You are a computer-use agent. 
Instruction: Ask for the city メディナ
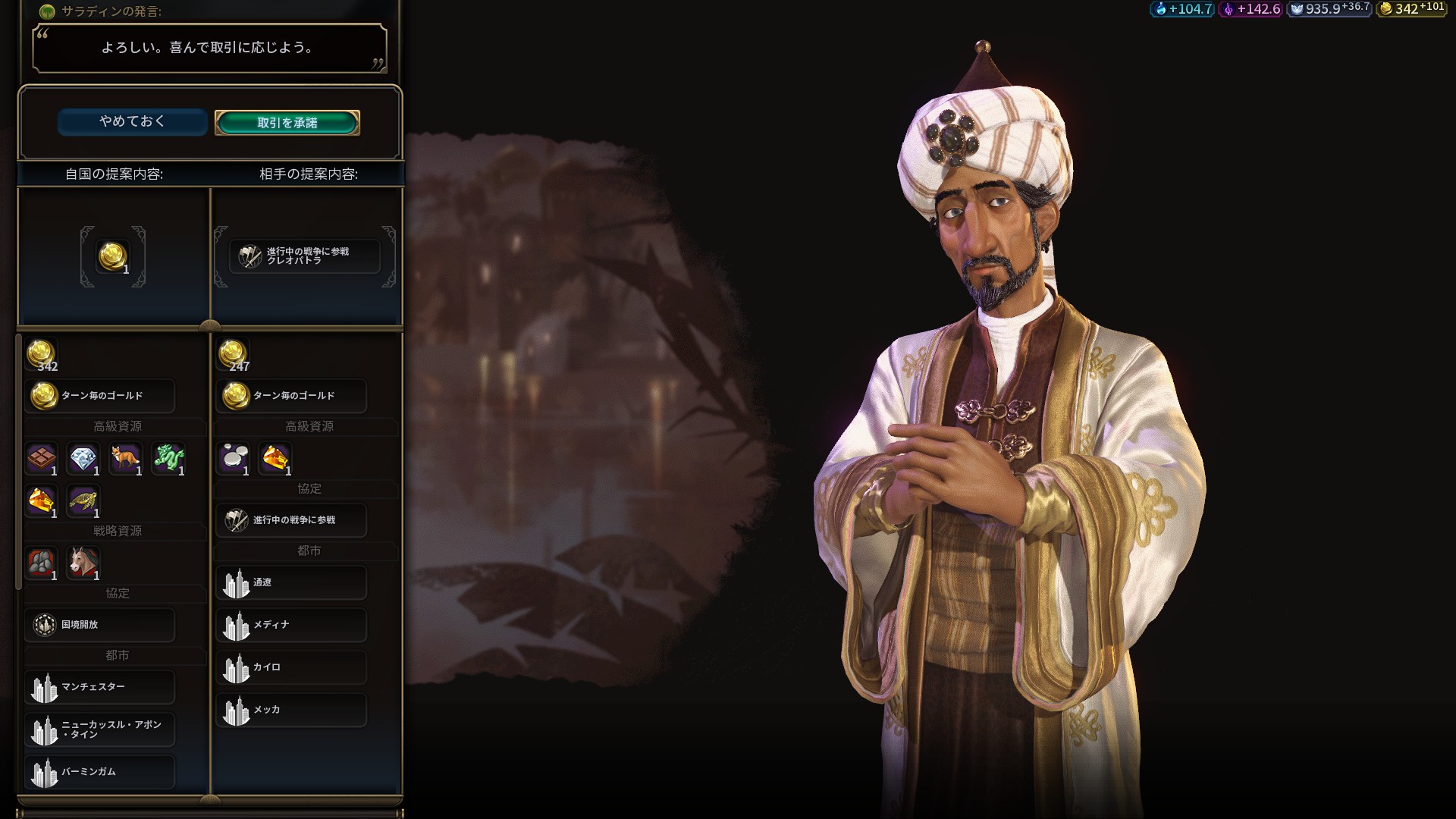291,625
